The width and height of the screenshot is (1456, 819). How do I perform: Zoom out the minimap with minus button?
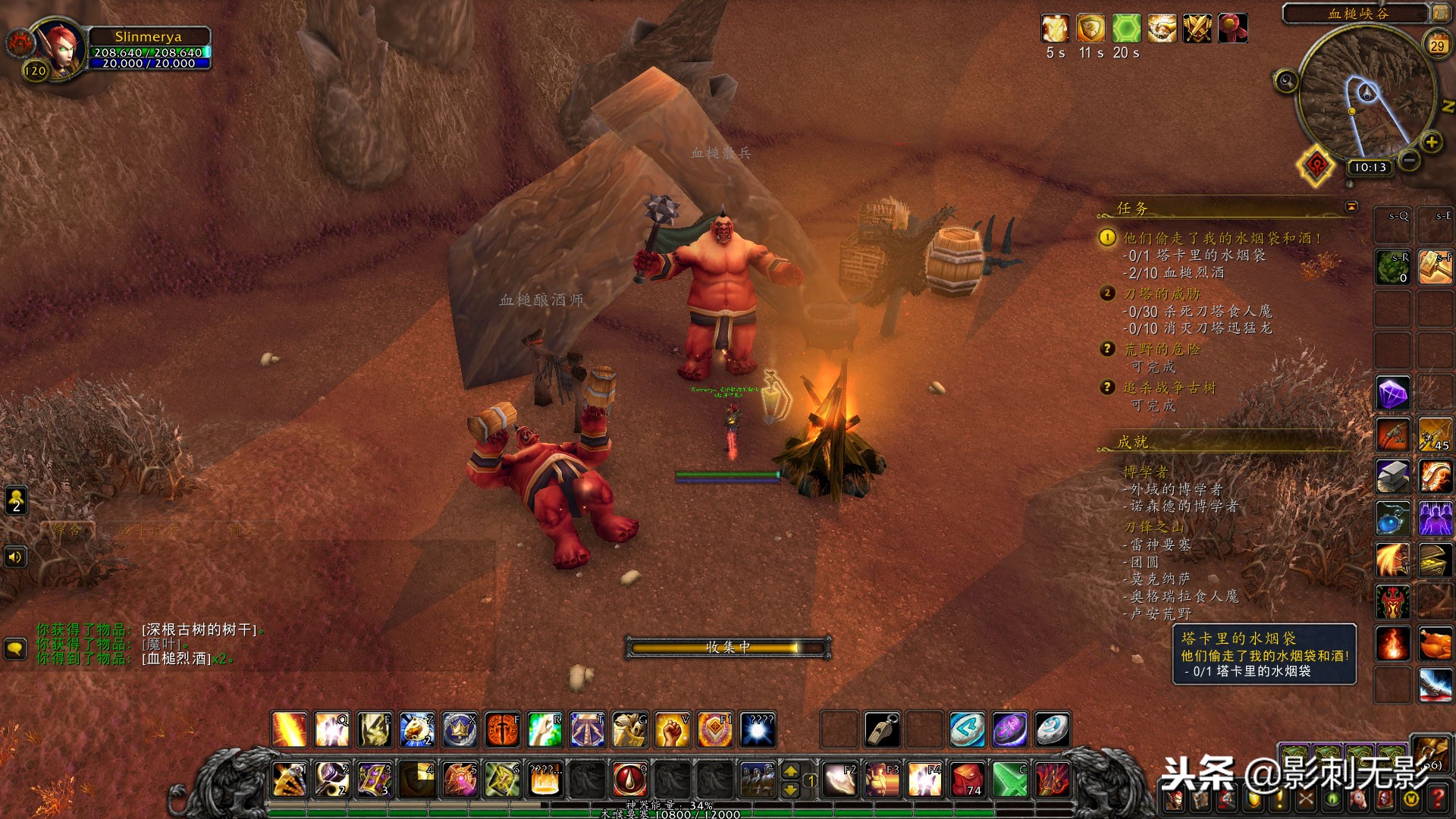click(1409, 161)
